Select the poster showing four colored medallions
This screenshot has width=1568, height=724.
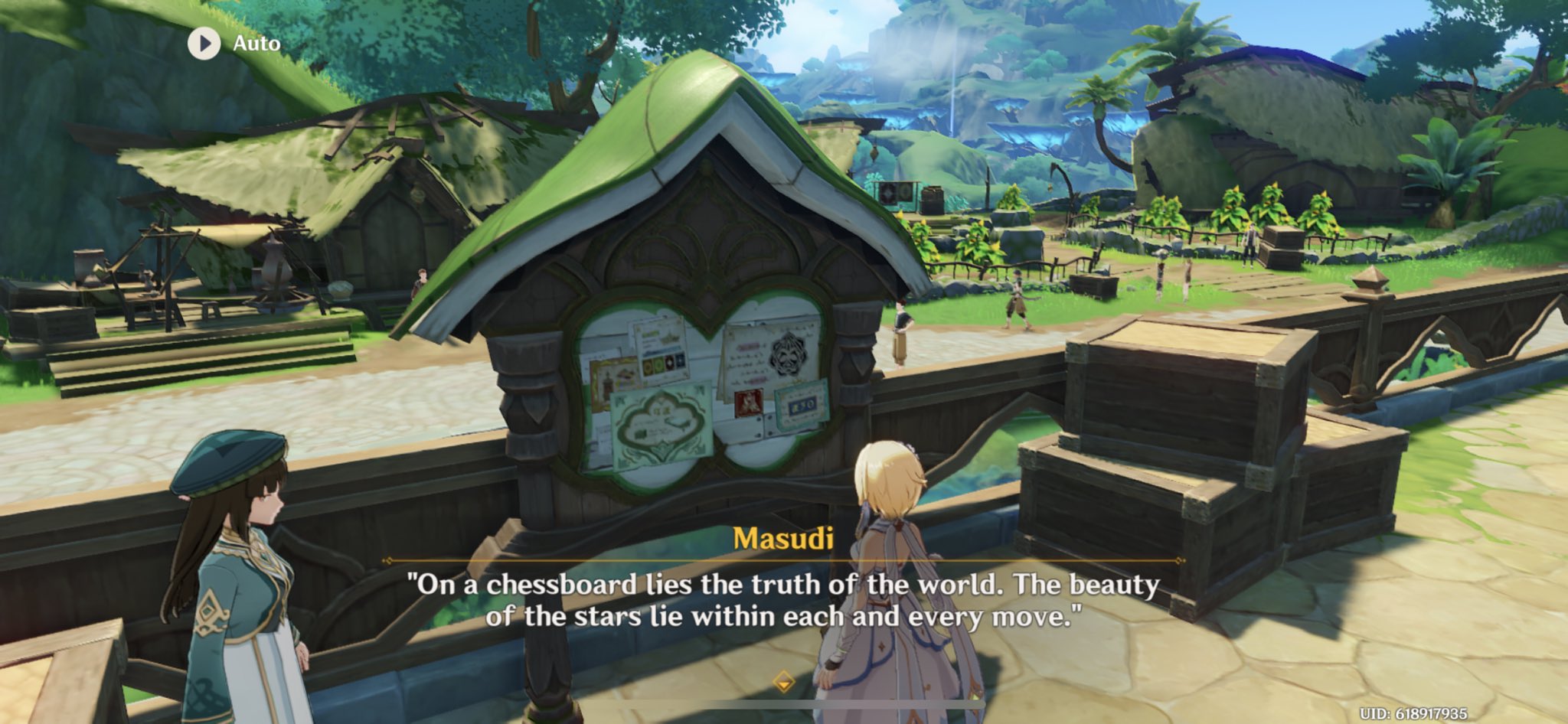pos(662,363)
